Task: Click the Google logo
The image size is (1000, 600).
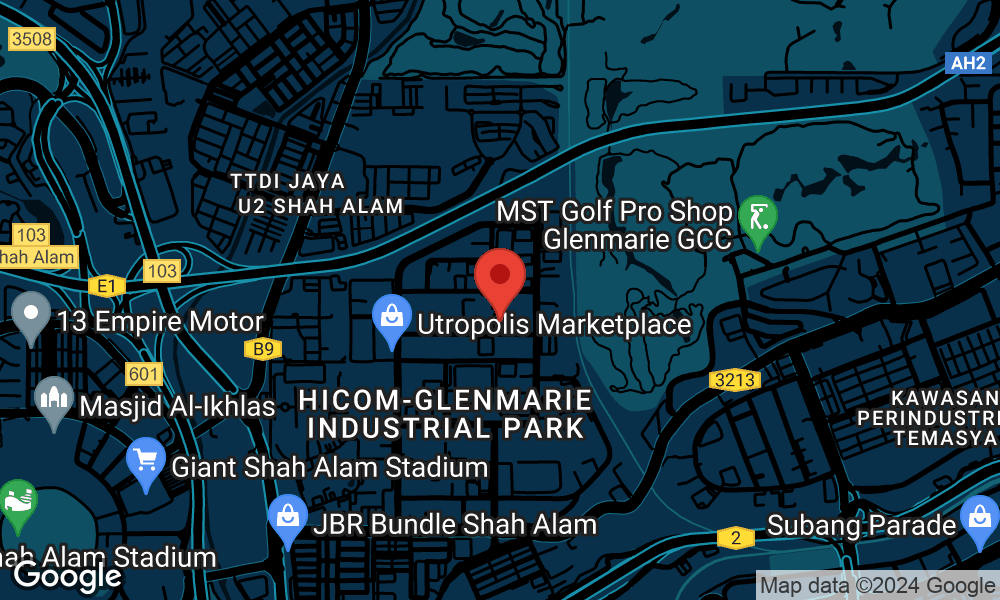Action: (66, 575)
